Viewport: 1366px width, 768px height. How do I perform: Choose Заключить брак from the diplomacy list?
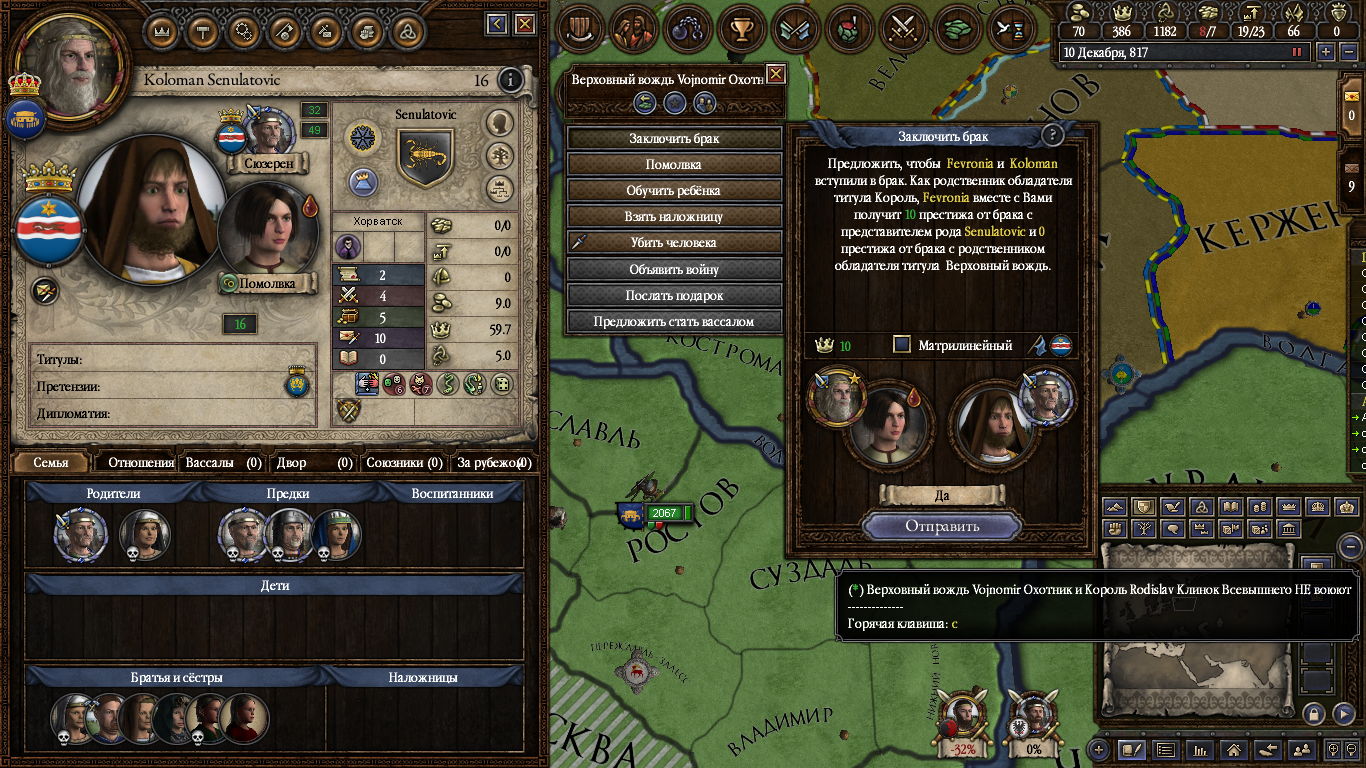[674, 138]
